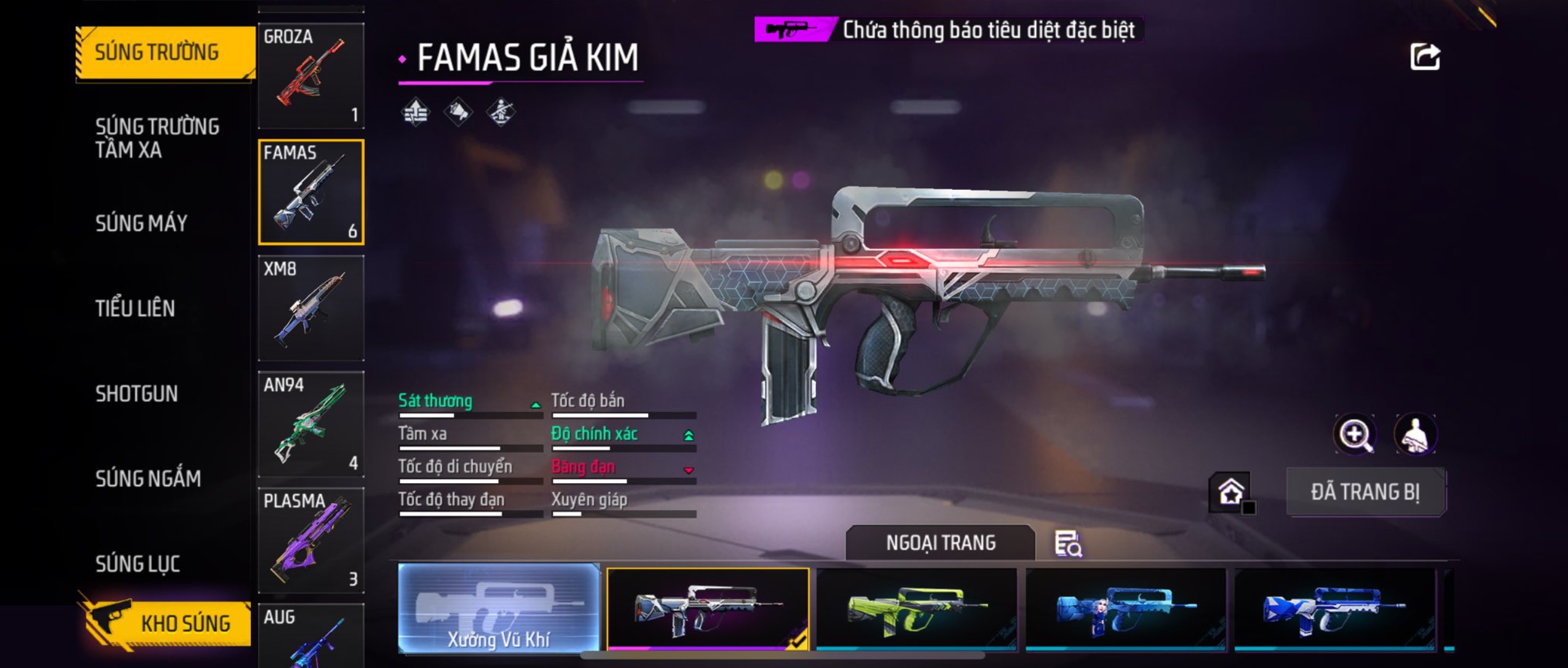1568x668 pixels.
Task: Select the AN94 weapon tile
Action: (x=311, y=424)
